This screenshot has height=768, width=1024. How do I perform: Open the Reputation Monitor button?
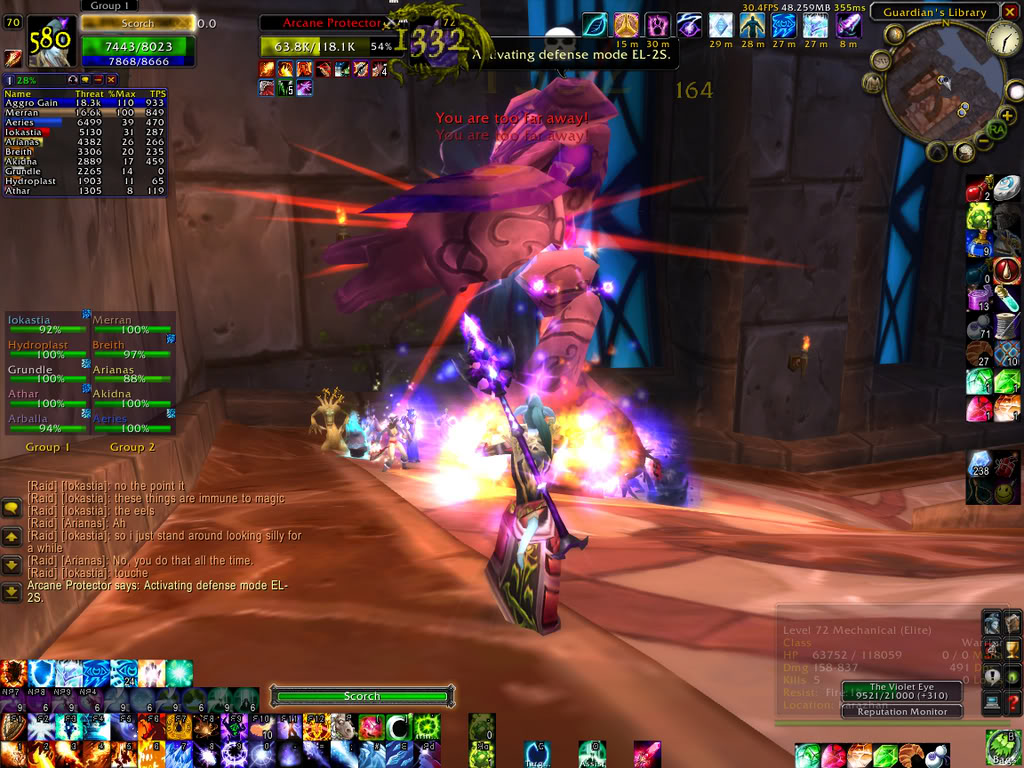901,712
